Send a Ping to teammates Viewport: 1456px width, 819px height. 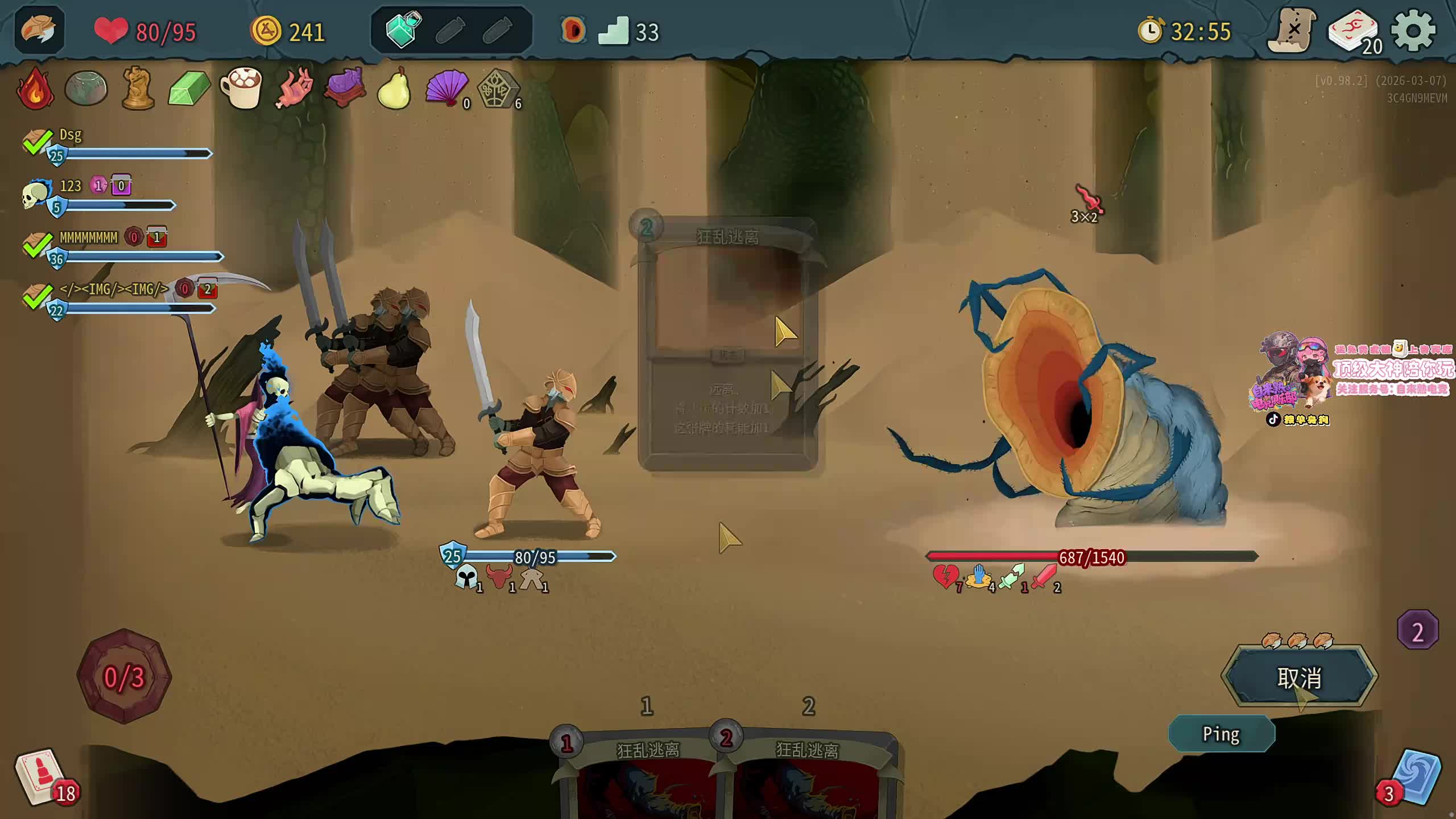pos(1221,734)
